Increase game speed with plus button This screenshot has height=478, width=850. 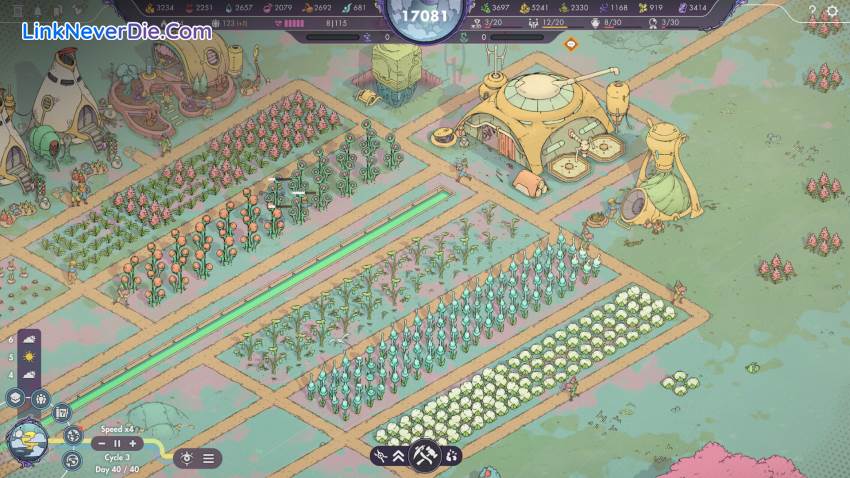133,443
